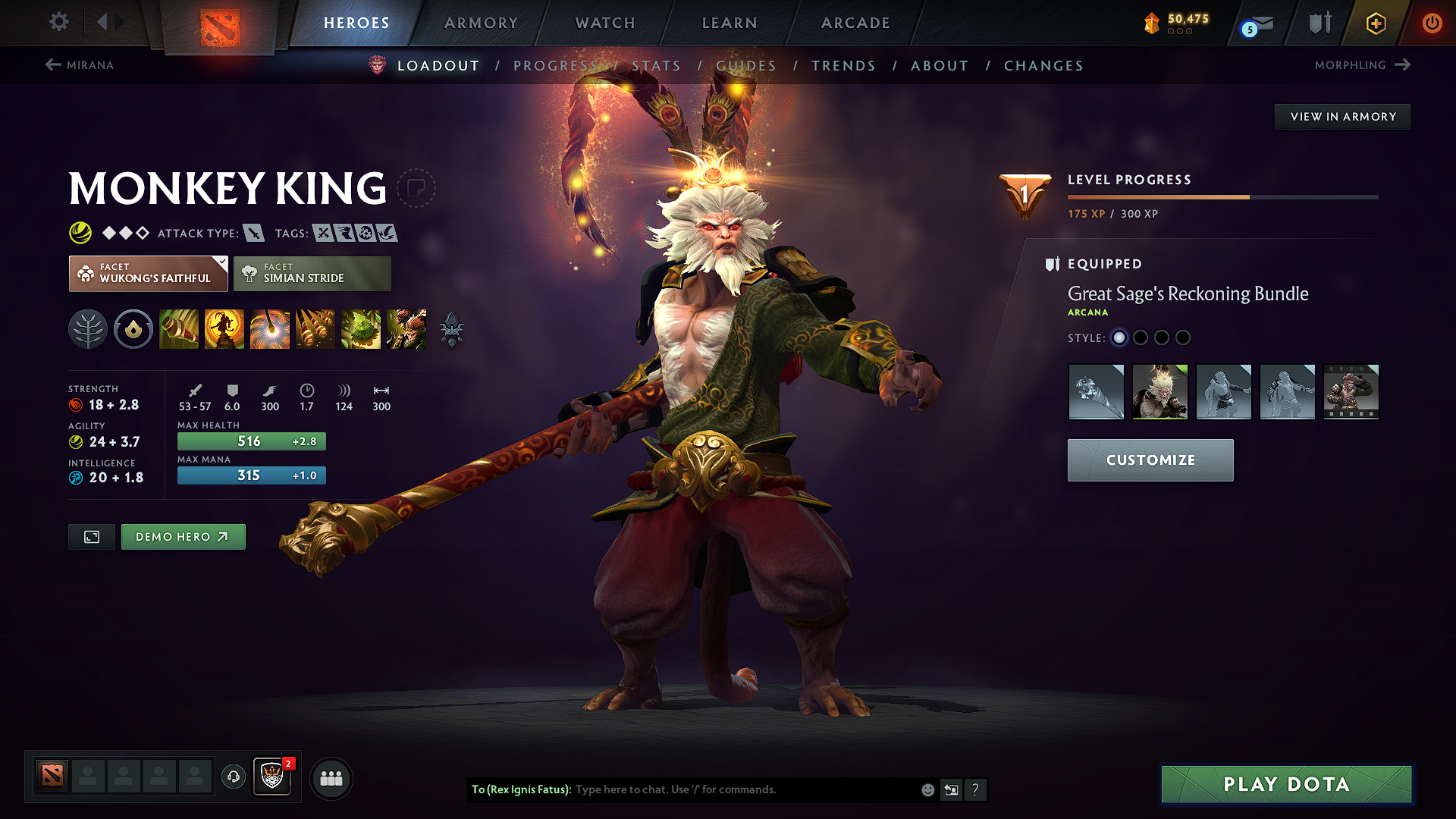Image resolution: width=1456 pixels, height=819 pixels.
Task: Select the Wukong's Faithful facet
Action: pos(148,273)
